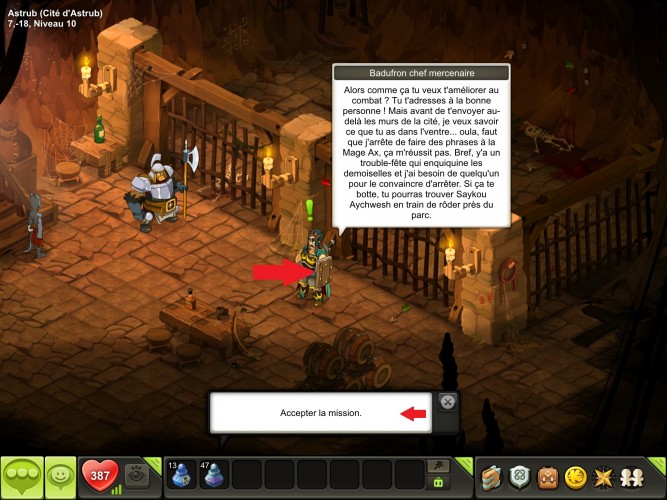Accept the mission from Badufron
Image resolution: width=667 pixels, height=500 pixels.
pos(321,413)
